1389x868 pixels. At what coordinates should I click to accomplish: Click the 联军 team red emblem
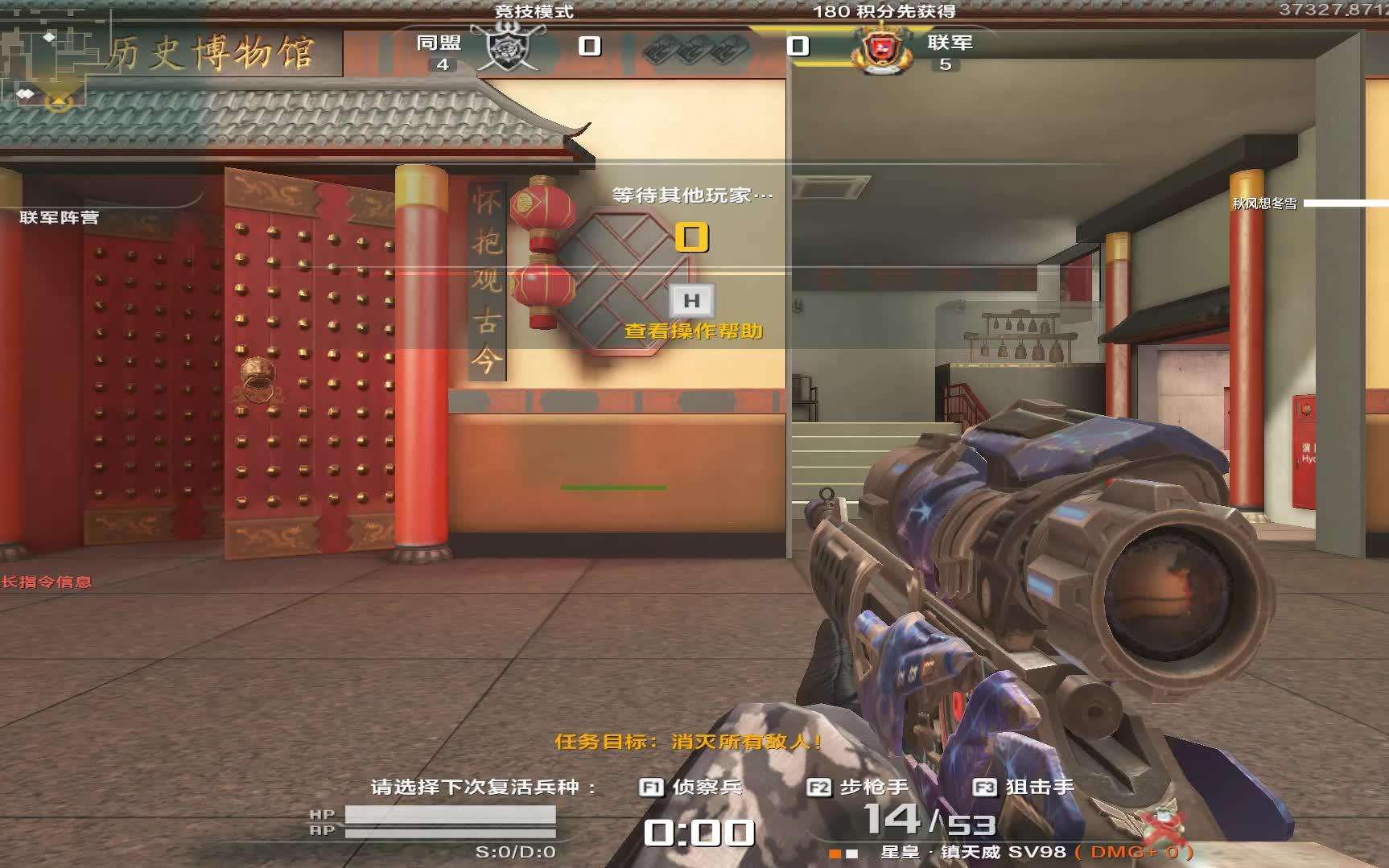(882, 50)
